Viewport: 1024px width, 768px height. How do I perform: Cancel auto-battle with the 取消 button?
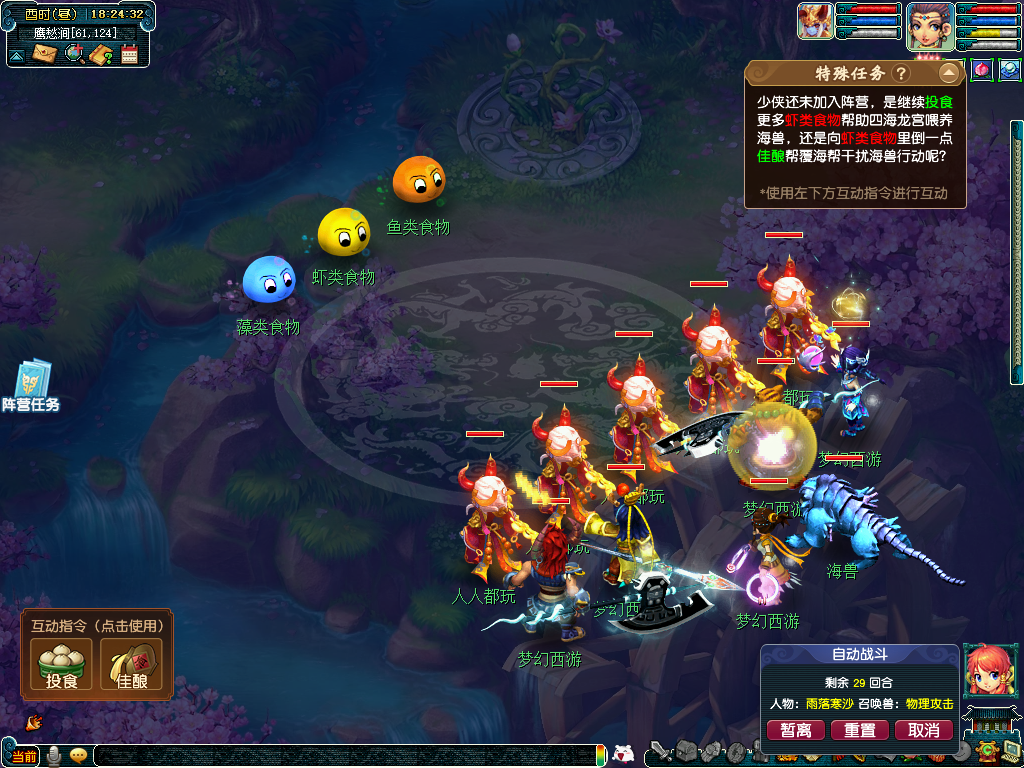[924, 730]
